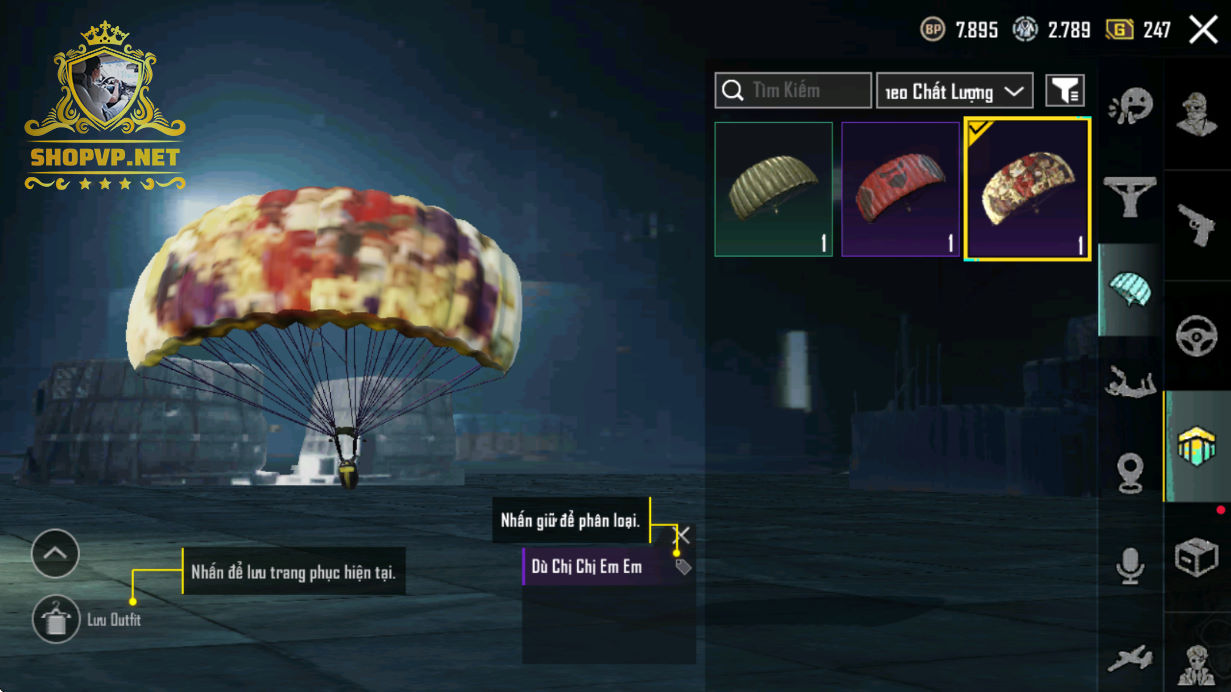Open the Chất Lượng sort dropdown
1231x692 pixels.
[954, 91]
